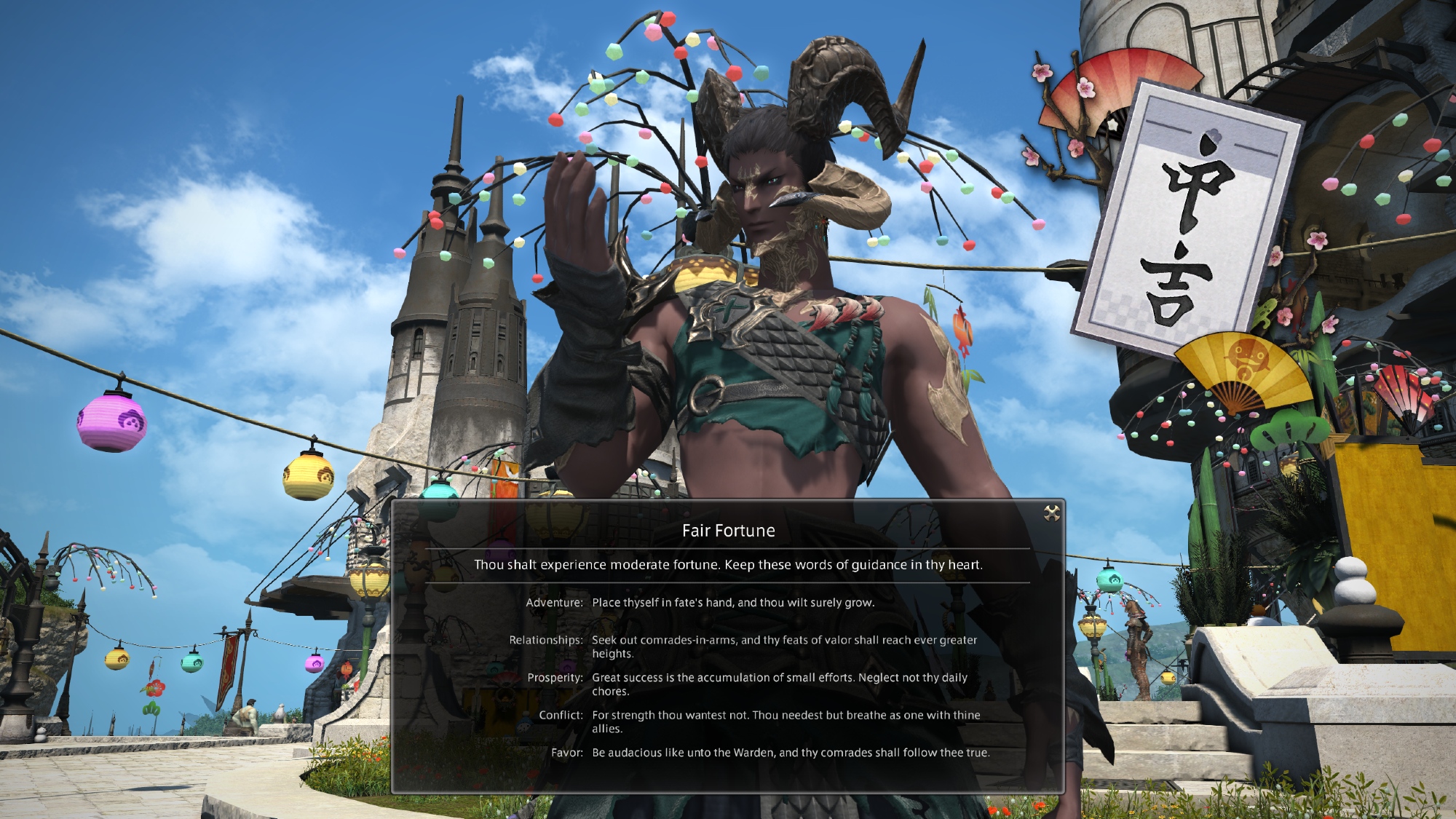Close the Fair Fortune window

coord(1051,513)
